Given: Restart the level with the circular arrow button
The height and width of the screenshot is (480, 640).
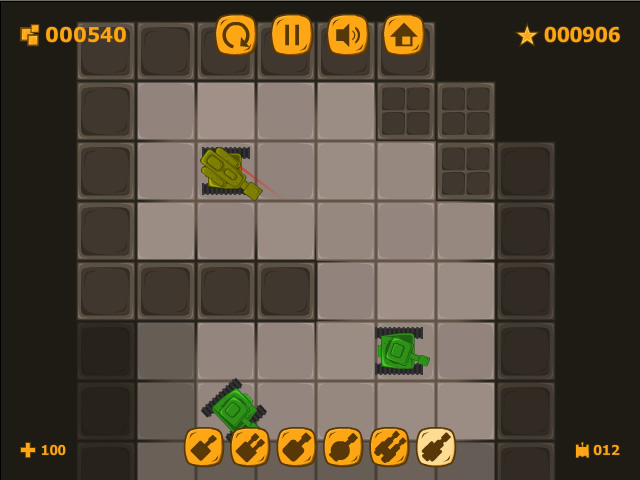Looking at the screenshot, I should 236,35.
